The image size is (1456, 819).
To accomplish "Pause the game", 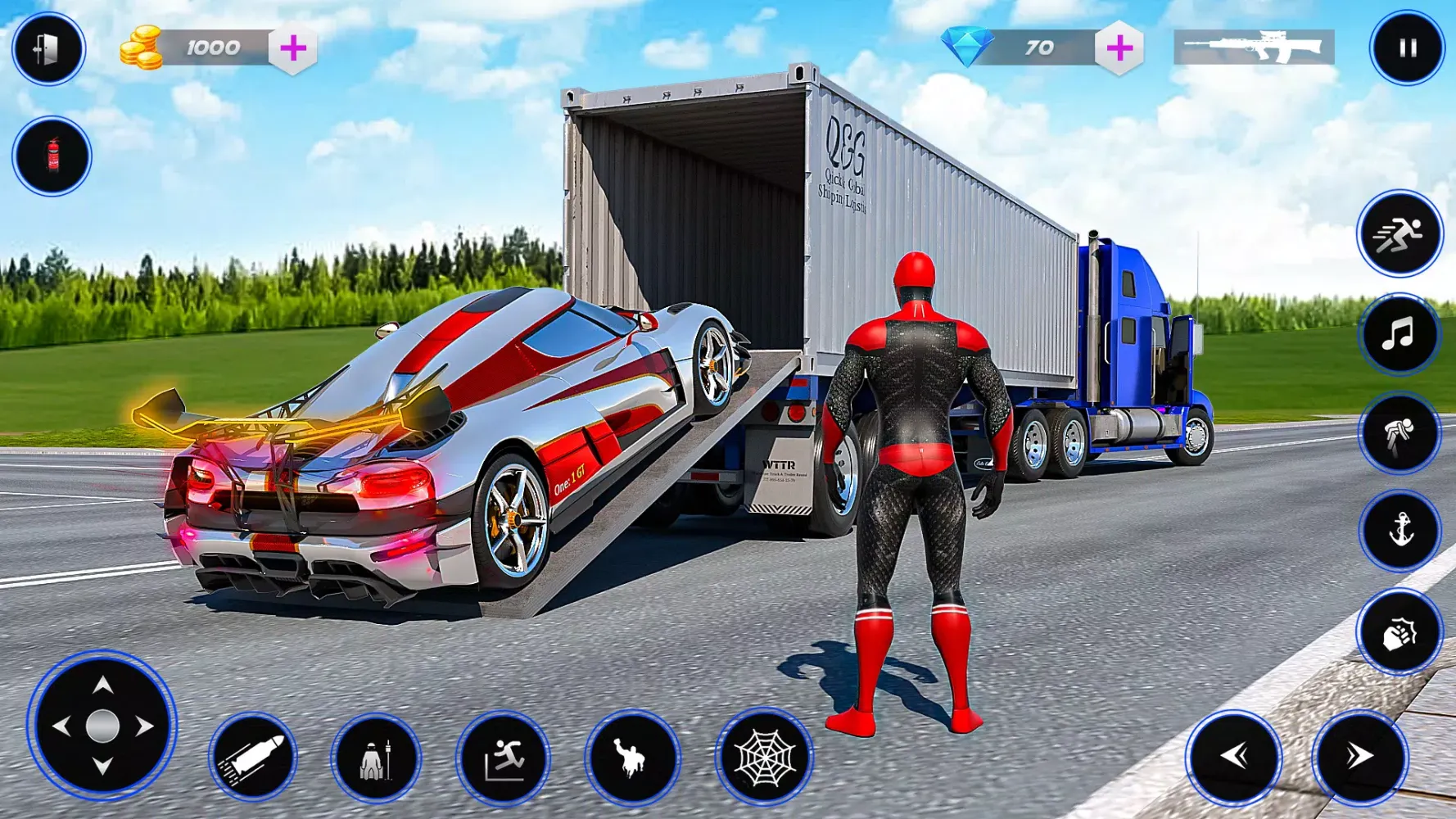I will tap(1407, 48).
